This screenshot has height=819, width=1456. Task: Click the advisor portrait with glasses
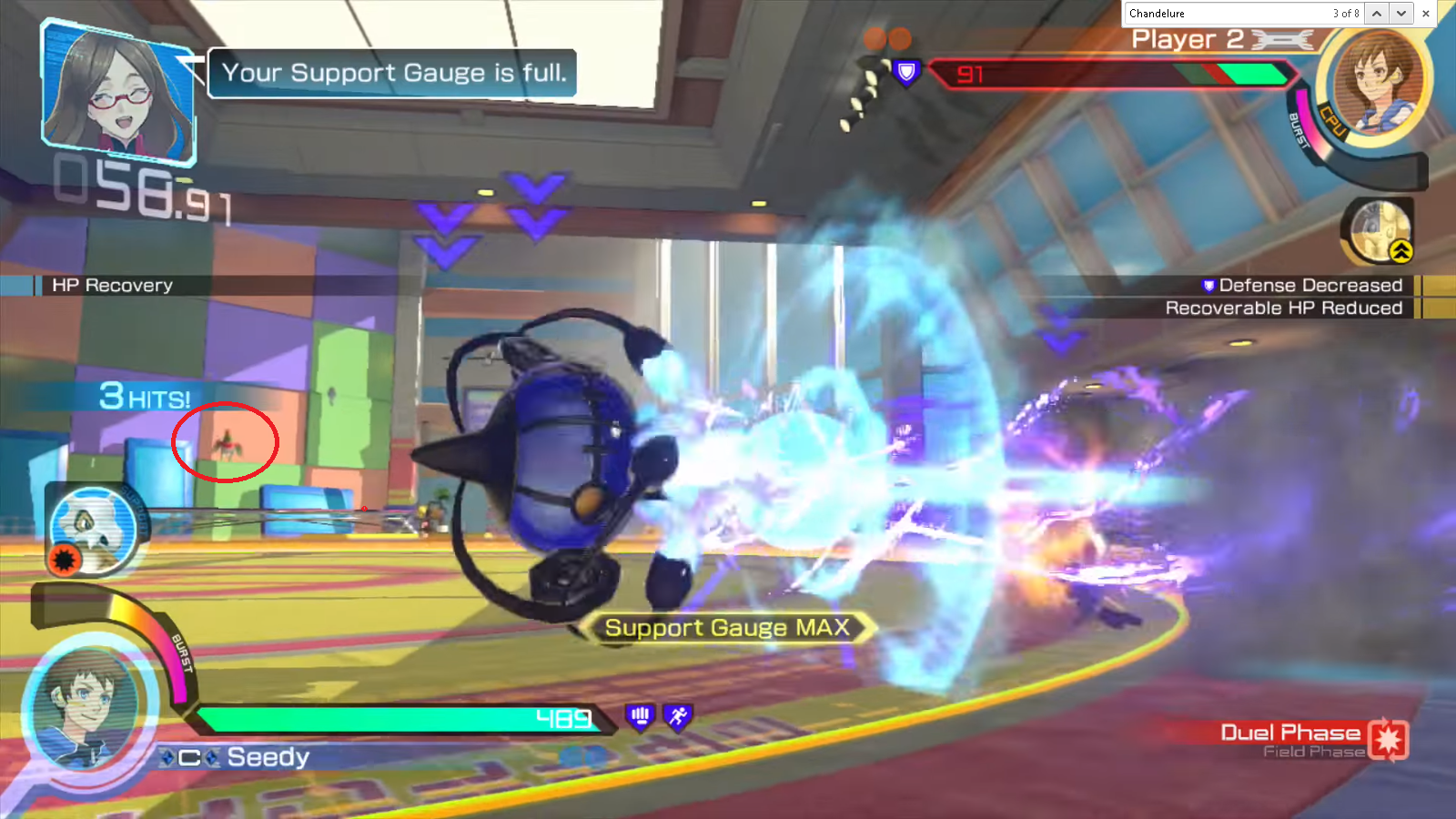(118, 91)
